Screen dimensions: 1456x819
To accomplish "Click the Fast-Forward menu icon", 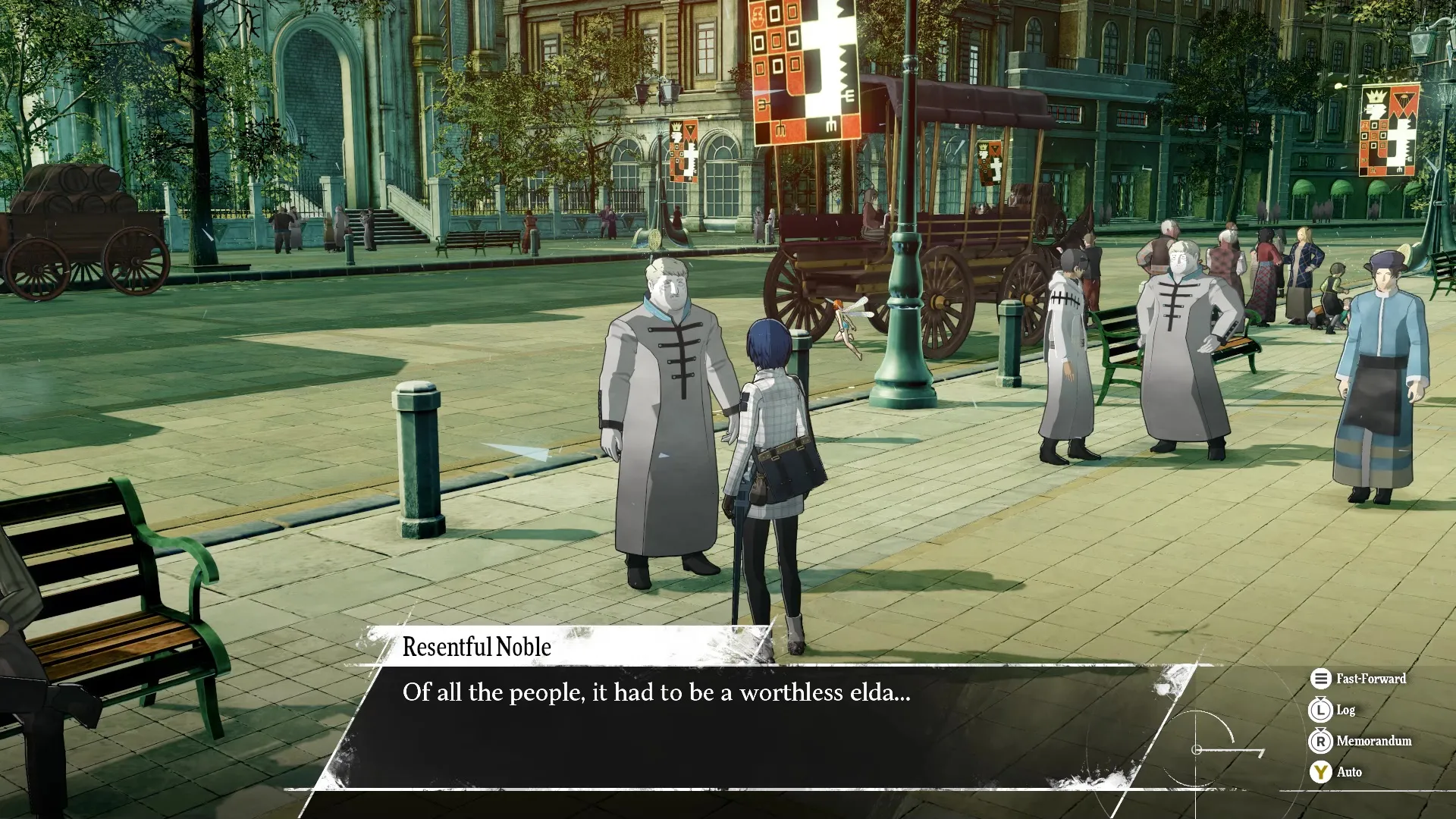I will coord(1320,679).
